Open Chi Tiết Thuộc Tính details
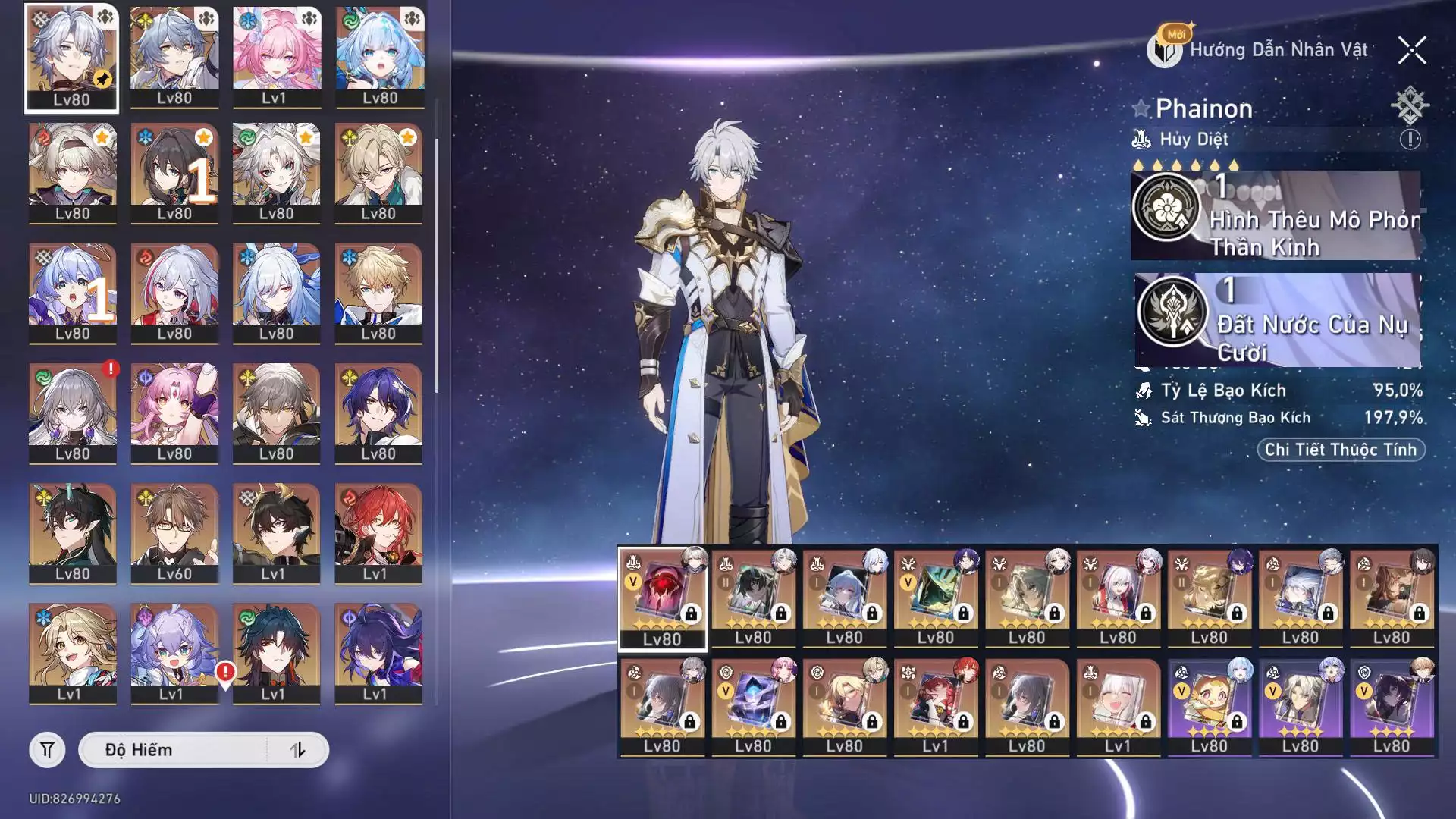This screenshot has height=819, width=1456. 1341,450
